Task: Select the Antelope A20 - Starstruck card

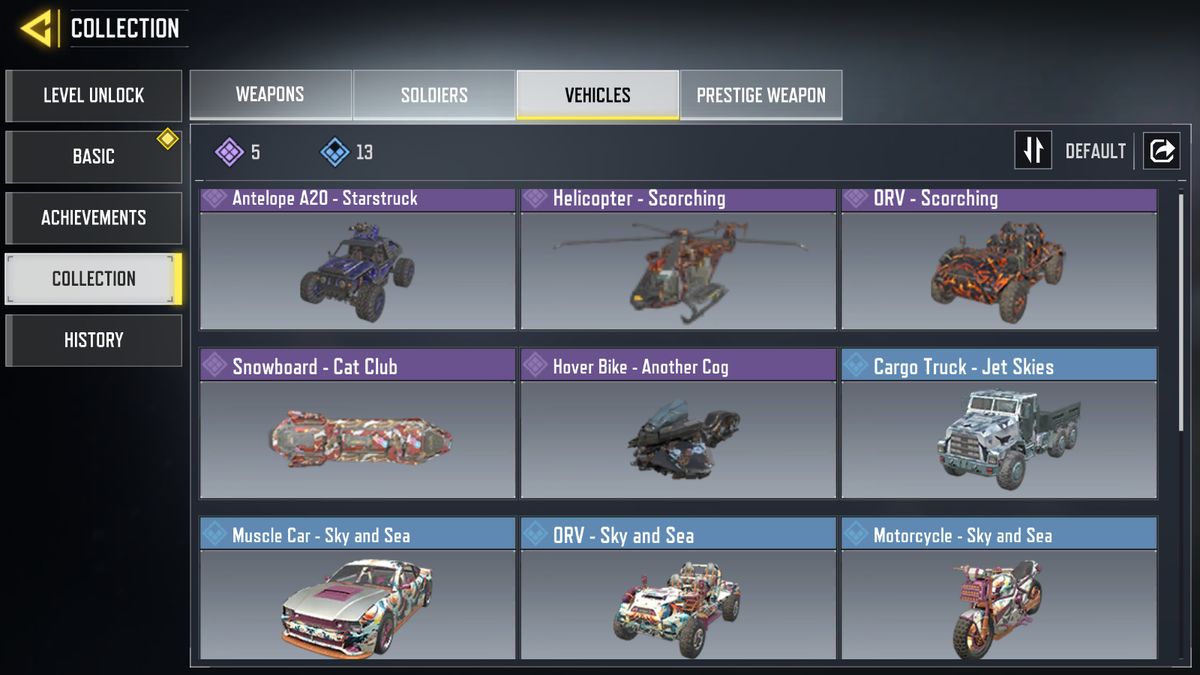Action: click(357, 260)
